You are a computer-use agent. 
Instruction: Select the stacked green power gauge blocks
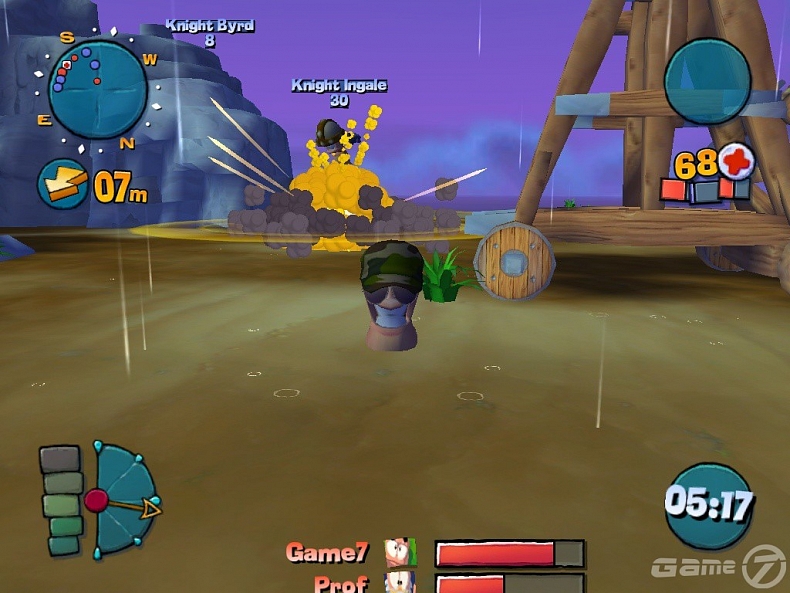point(63,500)
